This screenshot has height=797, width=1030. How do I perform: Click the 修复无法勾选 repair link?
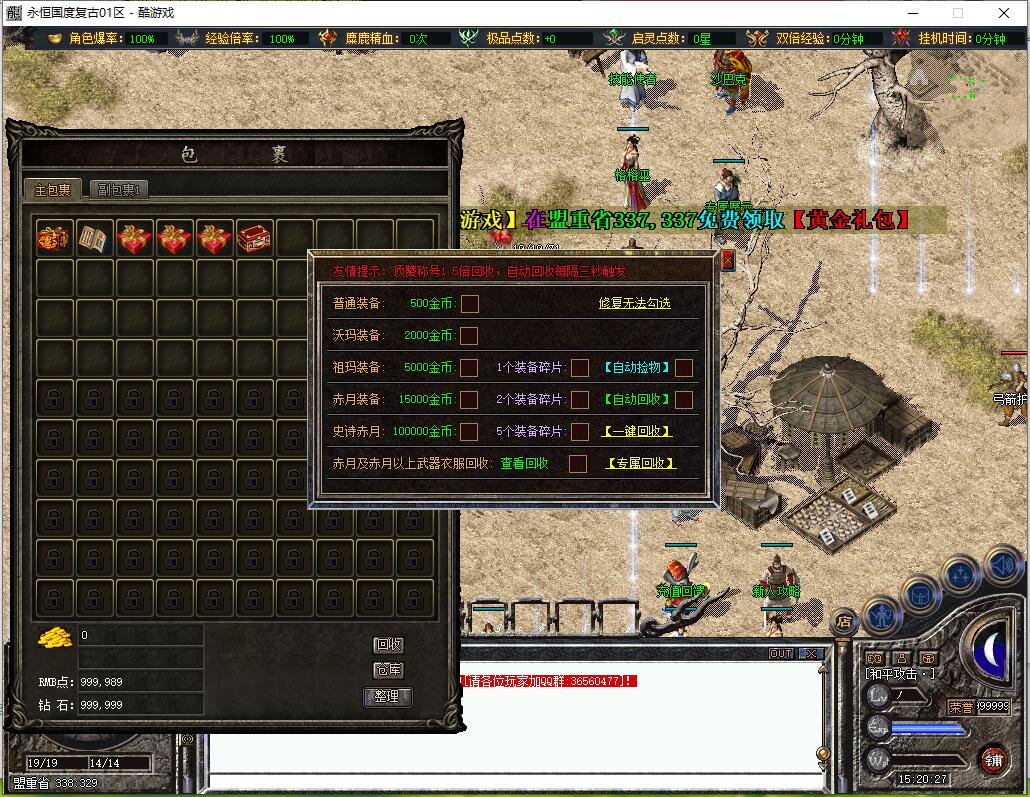[x=634, y=303]
